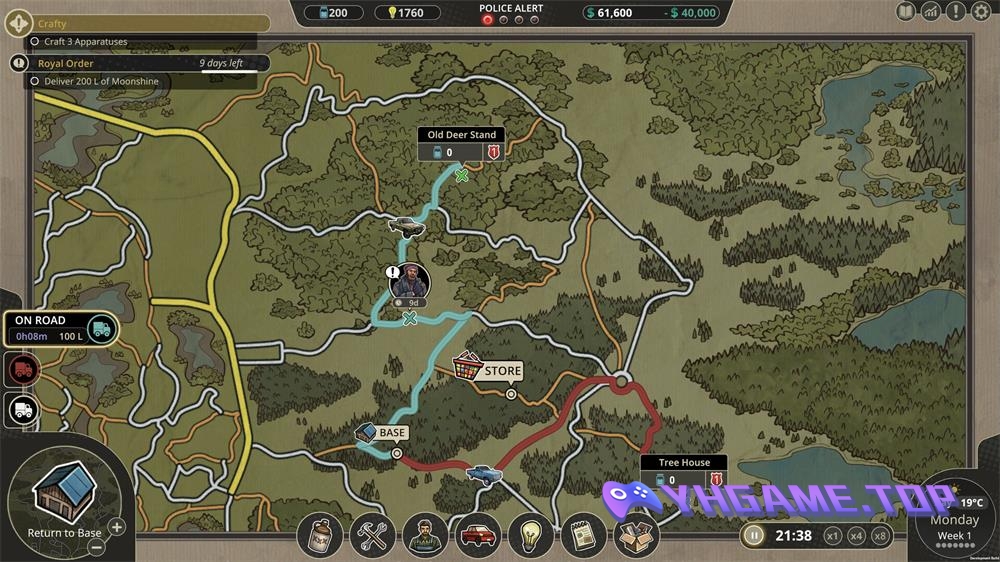
Task: Open the notepad orders menu
Action: pyautogui.click(x=582, y=537)
